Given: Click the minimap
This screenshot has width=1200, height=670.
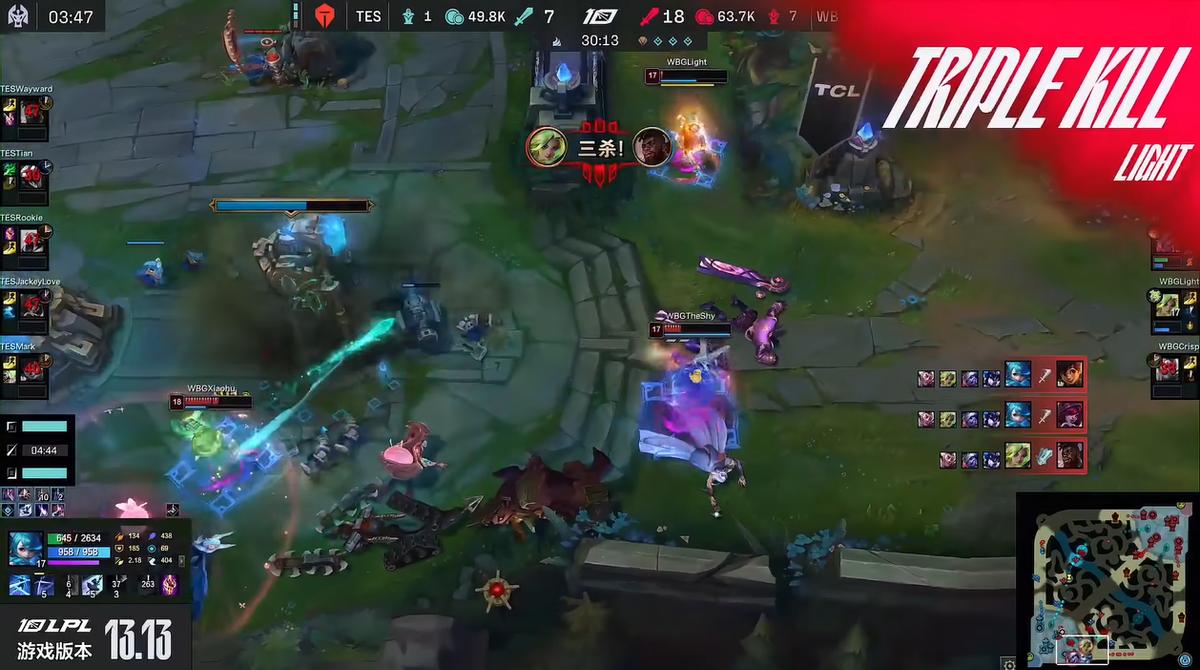Looking at the screenshot, I should click(x=1106, y=580).
